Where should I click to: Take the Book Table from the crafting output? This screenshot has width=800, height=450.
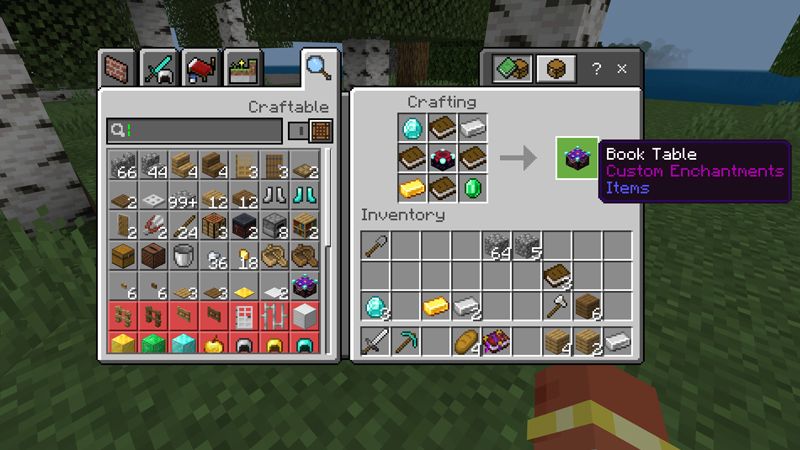(x=577, y=158)
